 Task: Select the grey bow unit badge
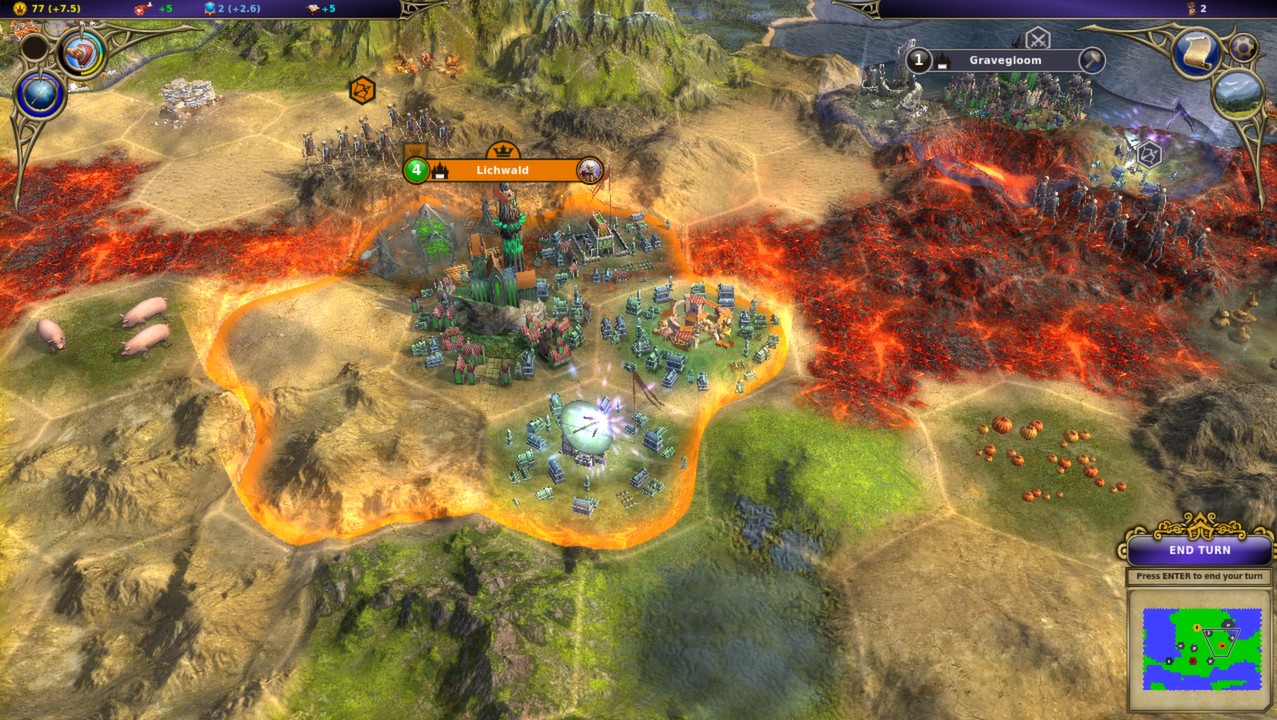click(1149, 154)
